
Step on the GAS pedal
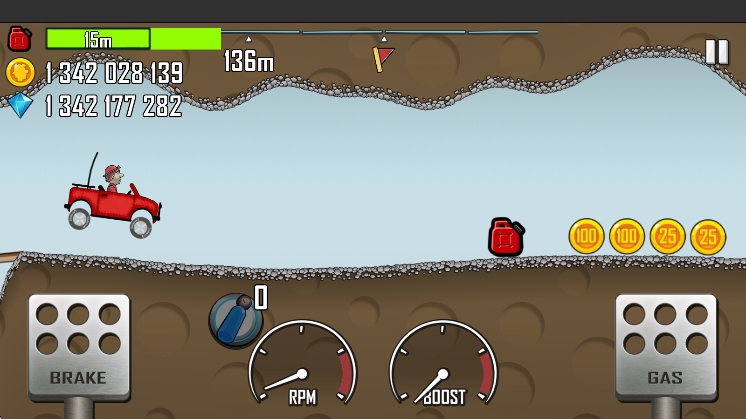(665, 345)
